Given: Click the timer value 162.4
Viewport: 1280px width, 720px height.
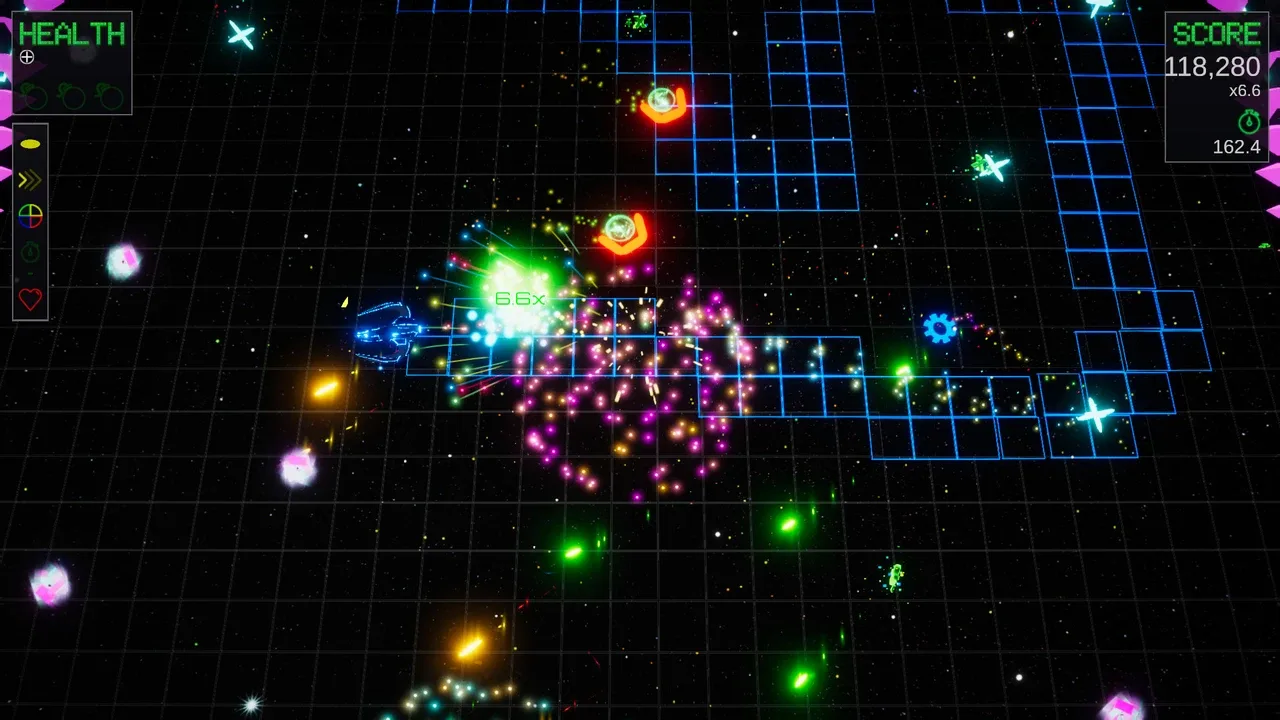Looking at the screenshot, I should pos(1237,147).
